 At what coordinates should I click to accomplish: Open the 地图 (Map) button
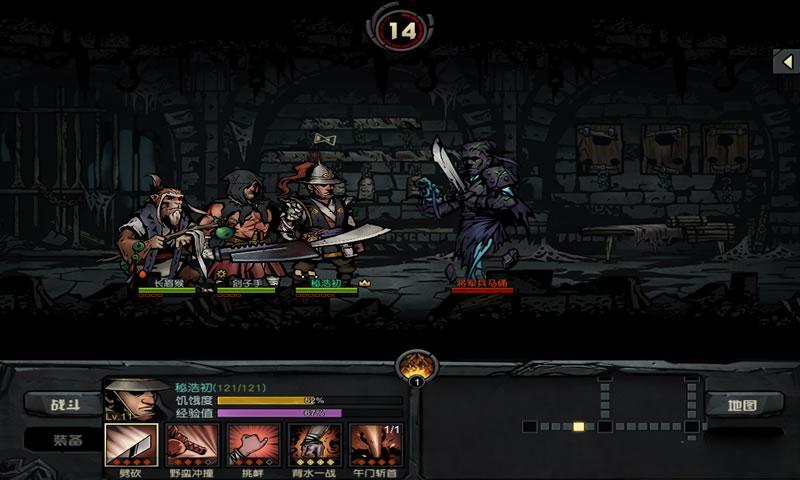point(743,404)
